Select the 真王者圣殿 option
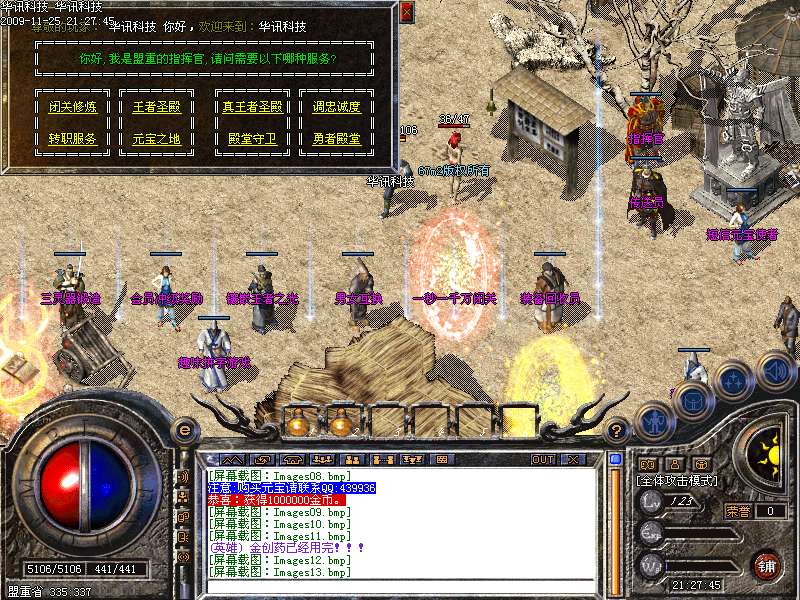 [x=250, y=107]
